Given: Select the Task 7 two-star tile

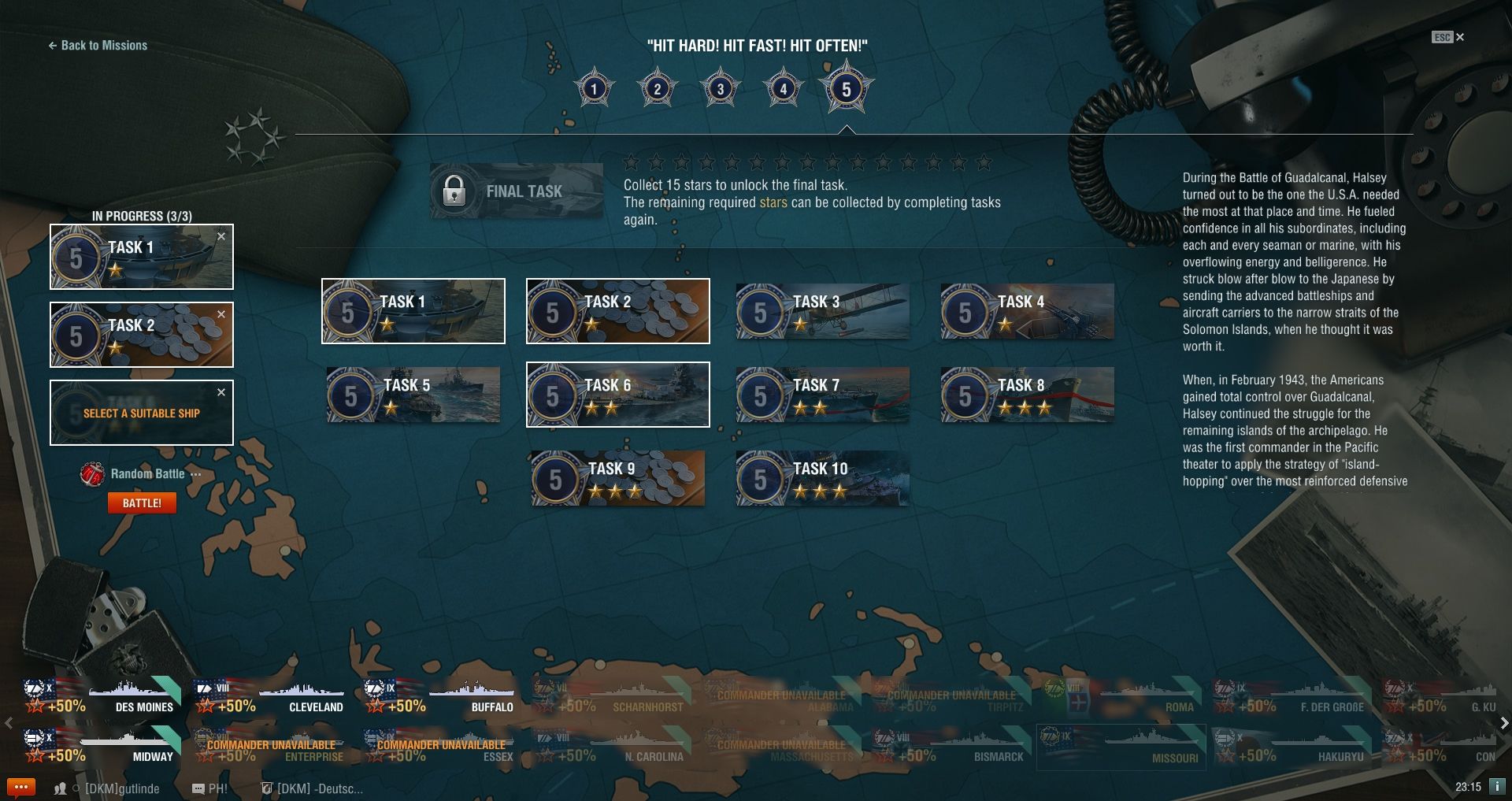Looking at the screenshot, I should [822, 395].
